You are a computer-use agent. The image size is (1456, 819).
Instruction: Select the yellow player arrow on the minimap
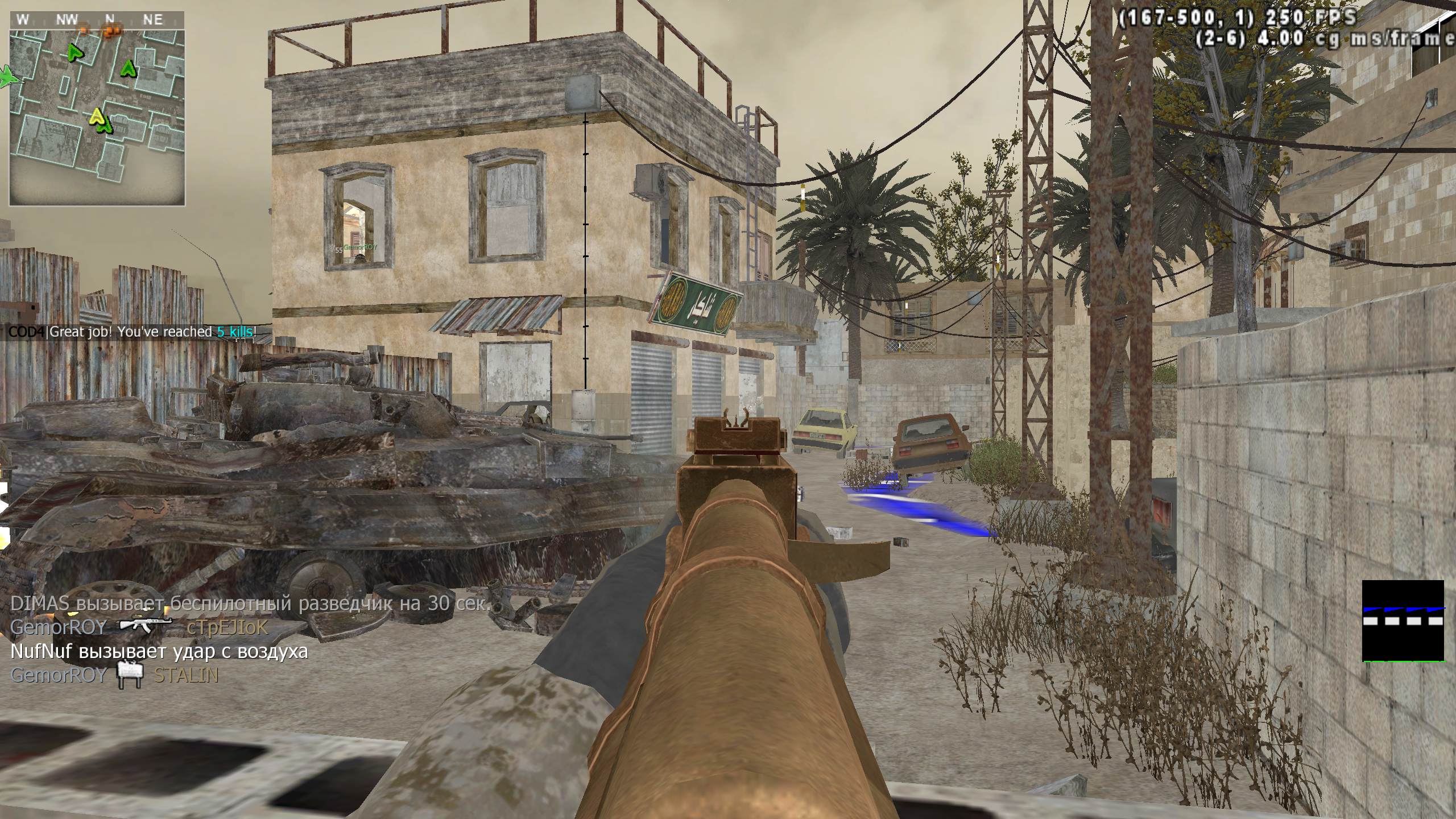98,117
